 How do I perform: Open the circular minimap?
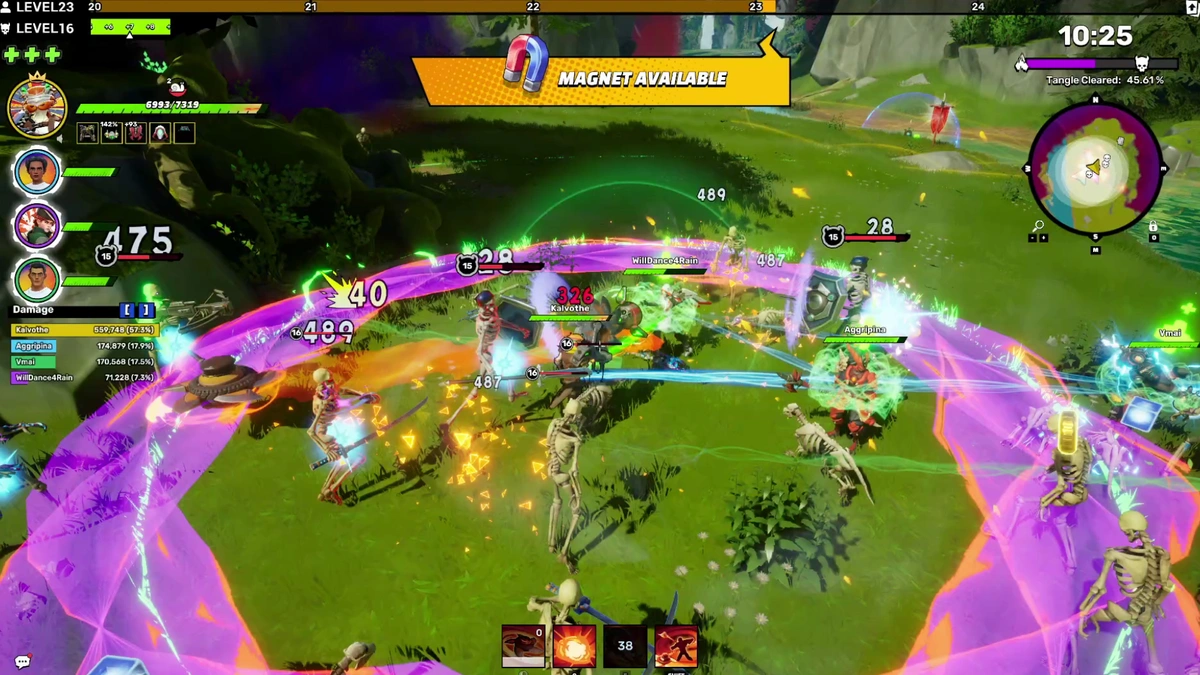(x=1094, y=168)
